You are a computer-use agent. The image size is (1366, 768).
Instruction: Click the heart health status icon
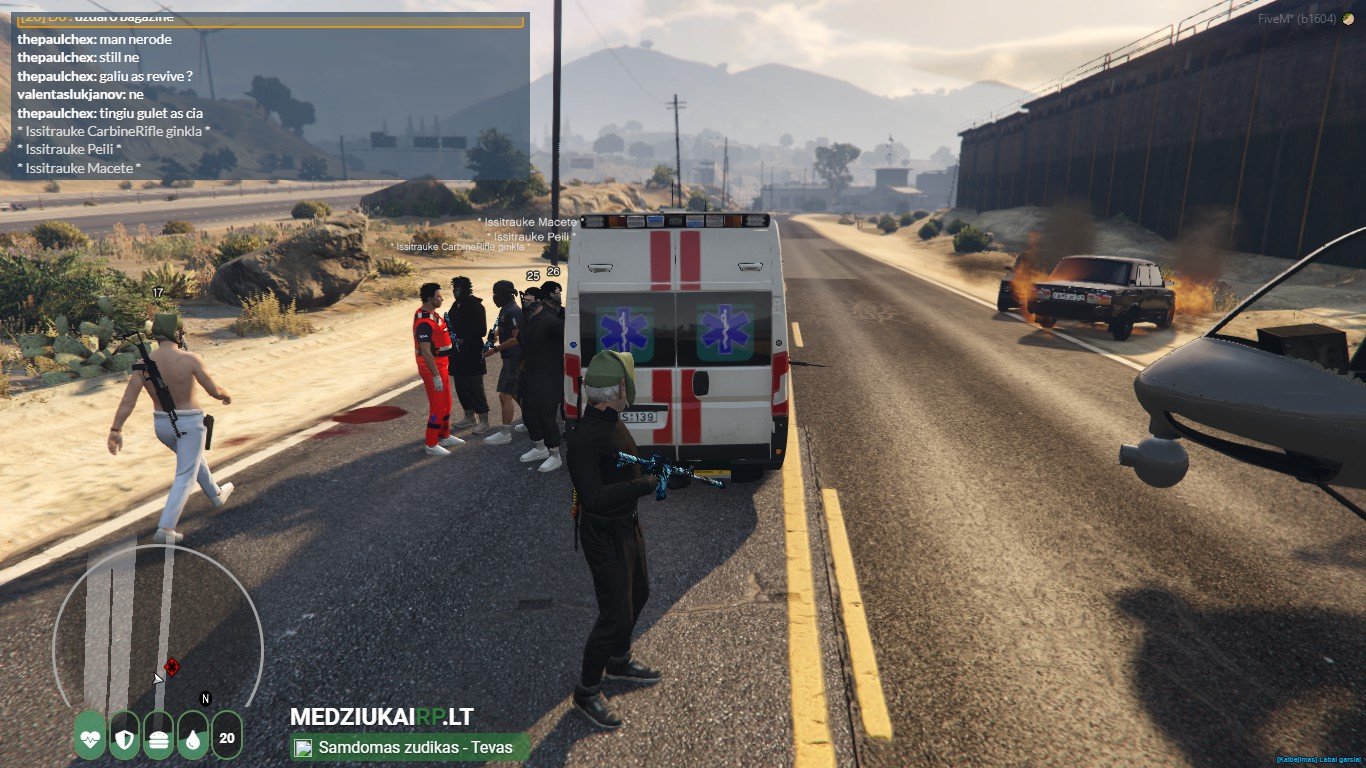tap(90, 735)
